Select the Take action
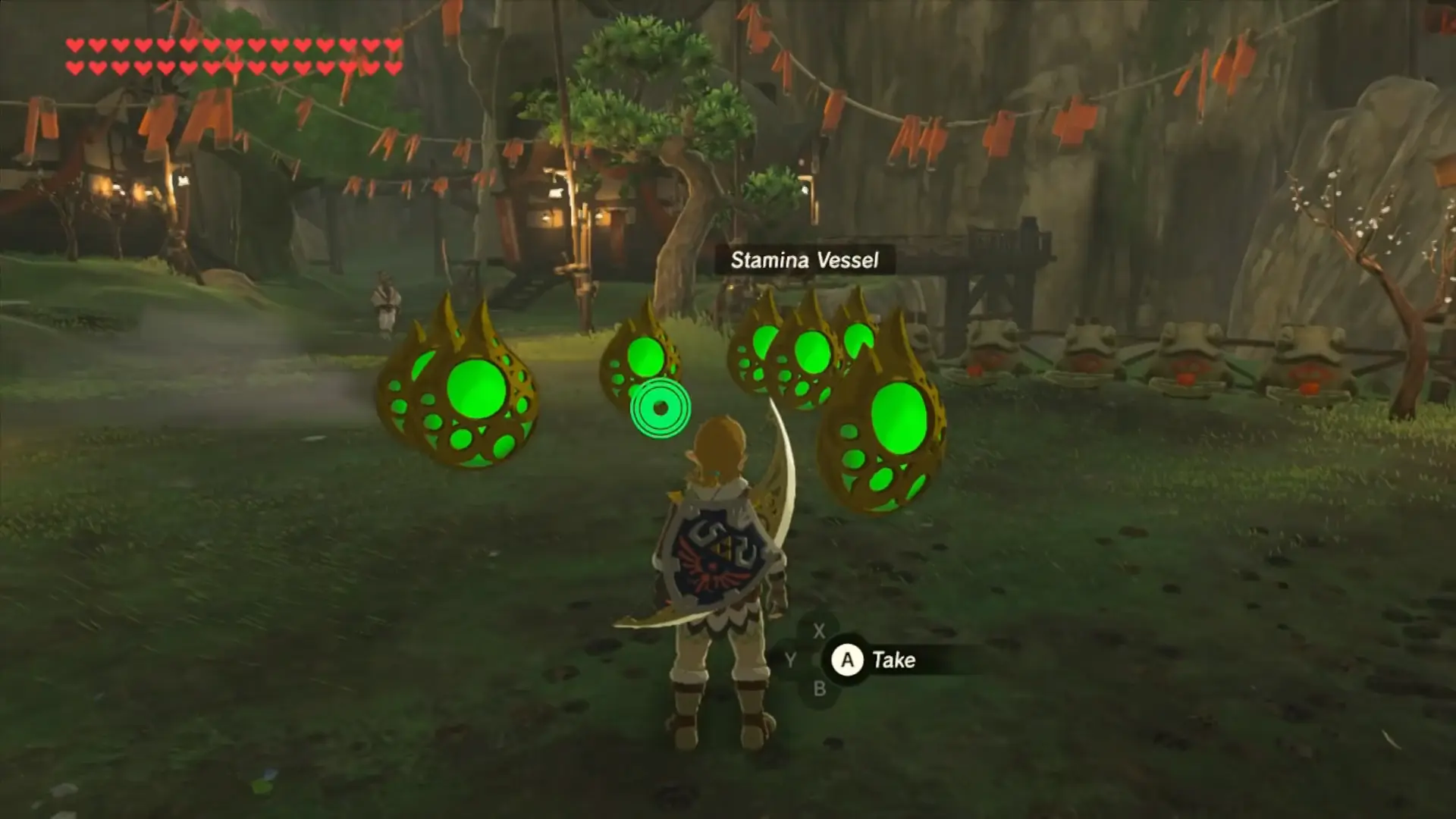This screenshot has height=819, width=1456. (x=895, y=659)
